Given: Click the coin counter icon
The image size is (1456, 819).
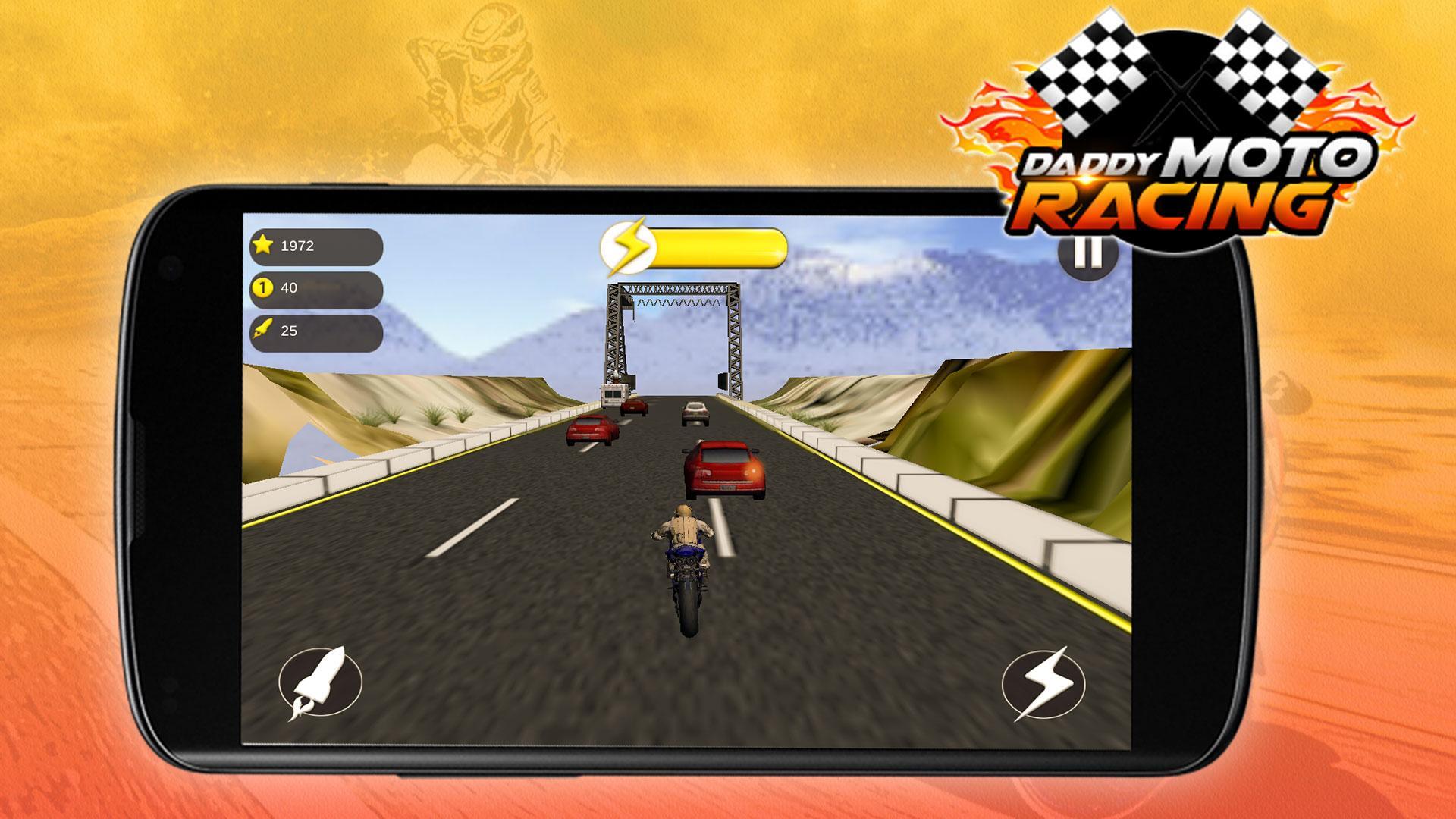Looking at the screenshot, I should pos(263,287).
